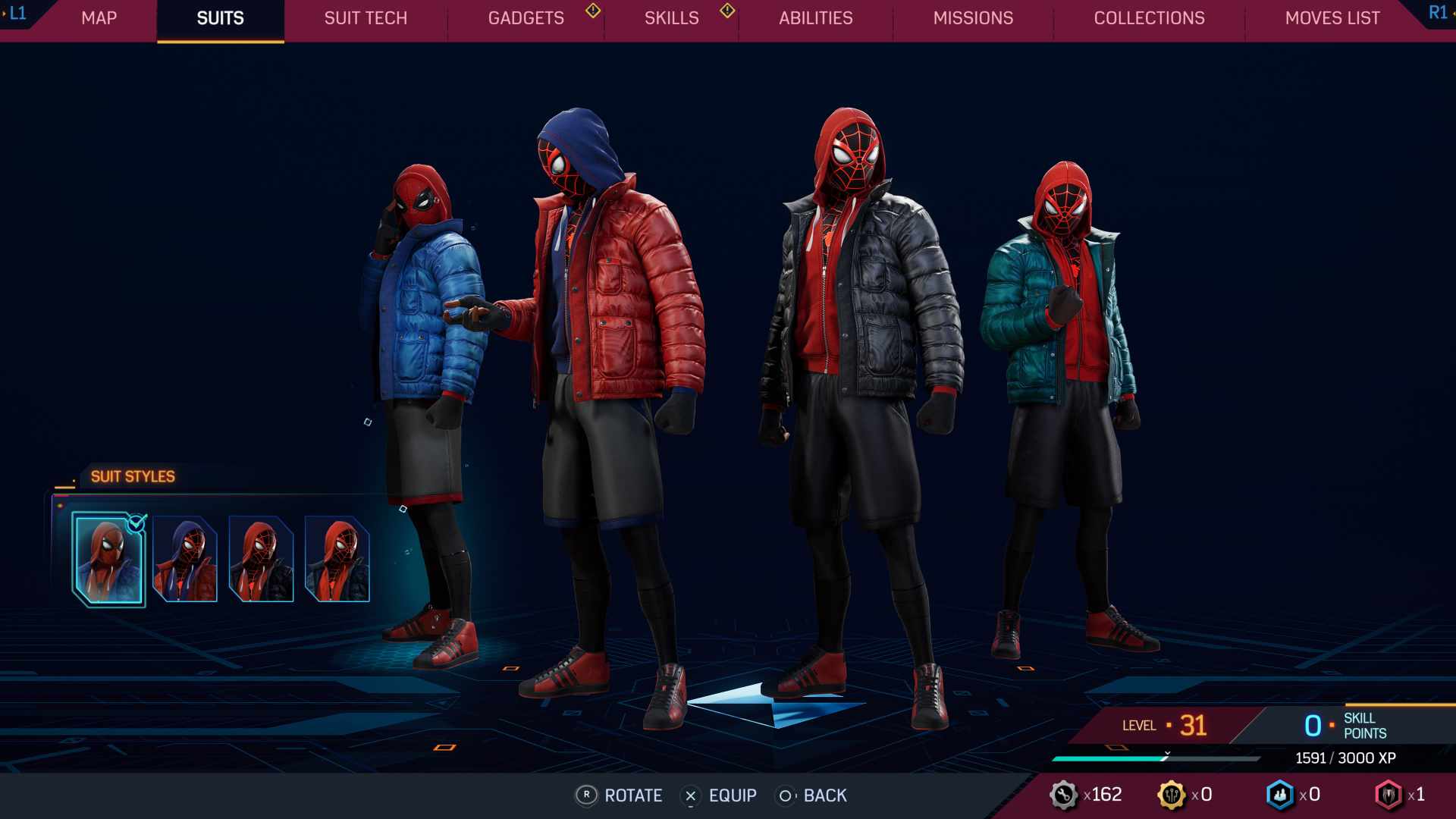This screenshot has height=819, width=1456.
Task: Click the notification diamond on the GADGETS tab
Action: (591, 12)
